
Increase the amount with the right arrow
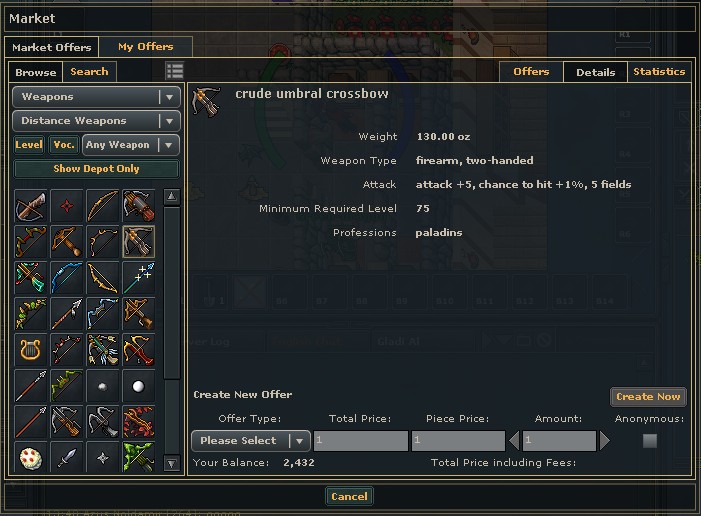pyautogui.click(x=604, y=441)
